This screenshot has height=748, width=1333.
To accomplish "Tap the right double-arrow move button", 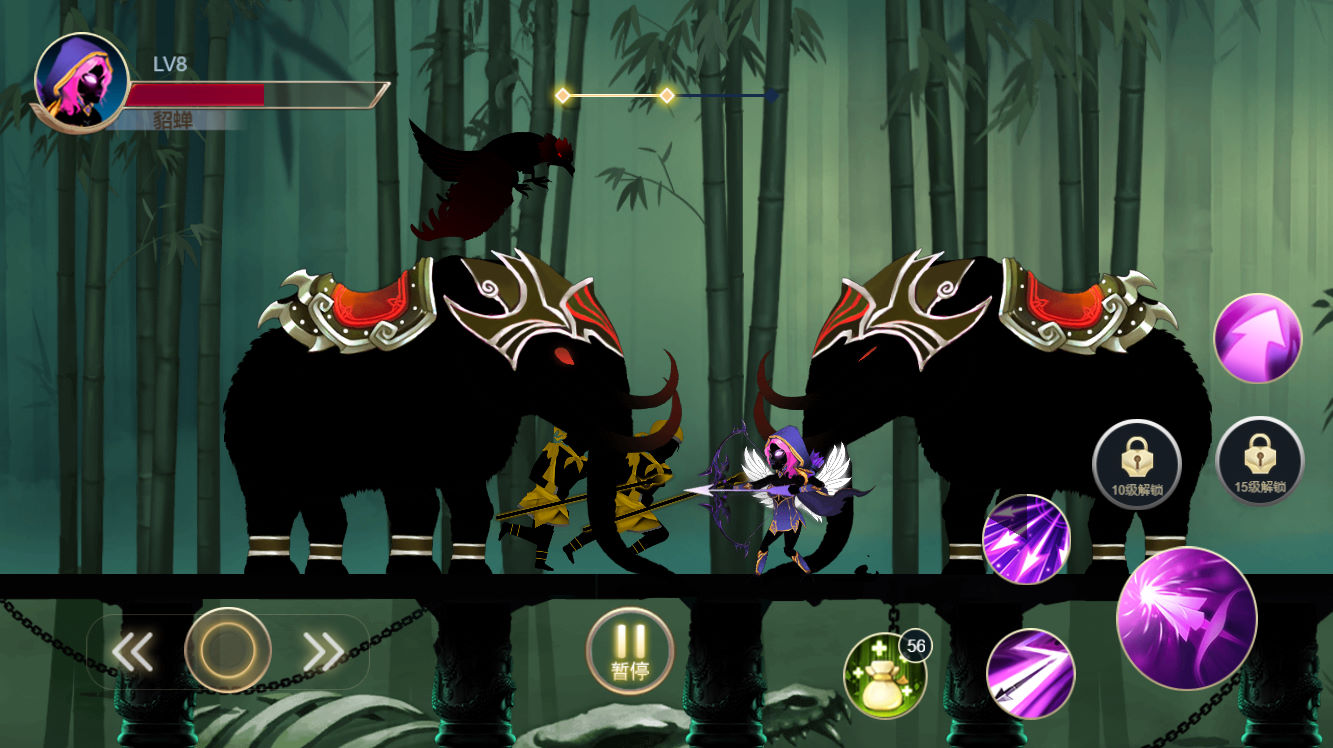I will (x=323, y=652).
